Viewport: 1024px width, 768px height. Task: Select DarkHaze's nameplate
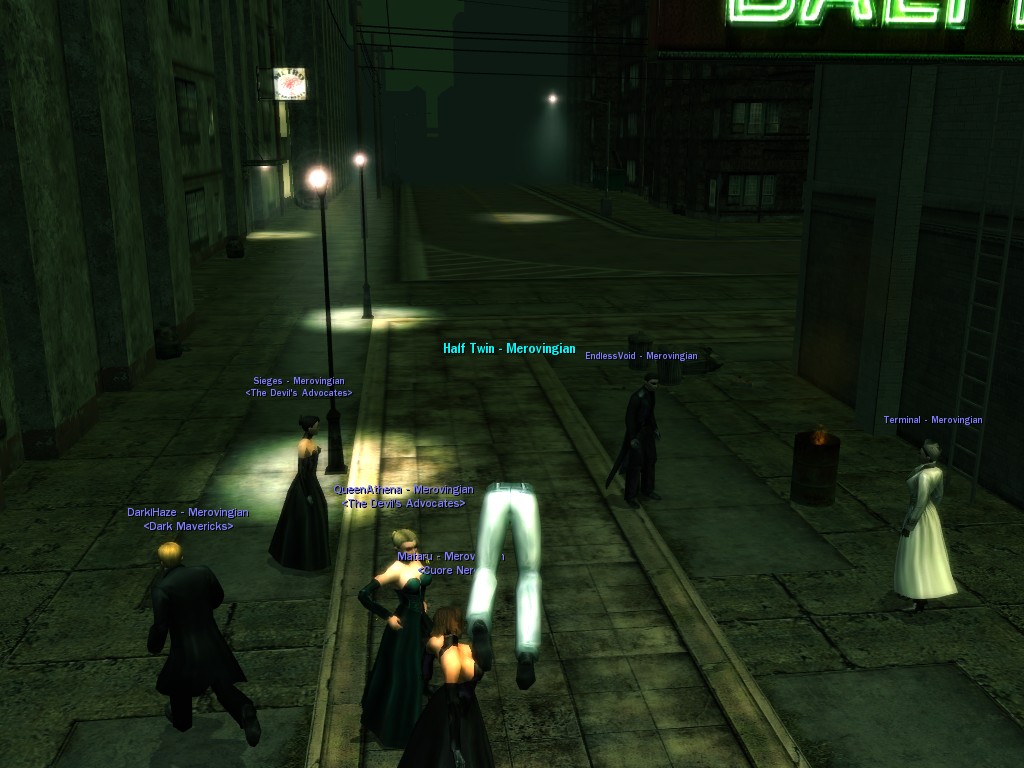(187, 513)
